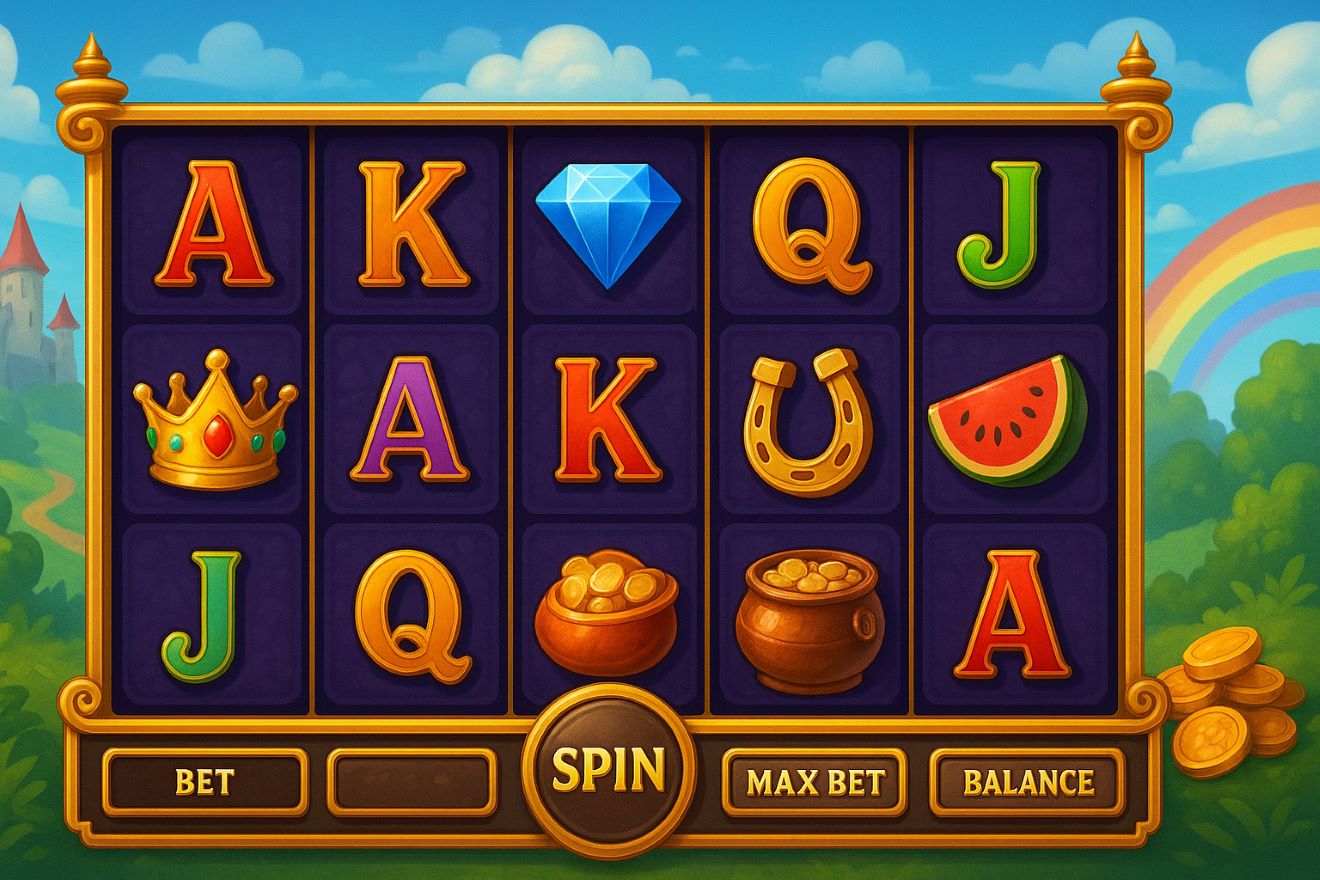Open the BALANCE panel

coord(1027,782)
